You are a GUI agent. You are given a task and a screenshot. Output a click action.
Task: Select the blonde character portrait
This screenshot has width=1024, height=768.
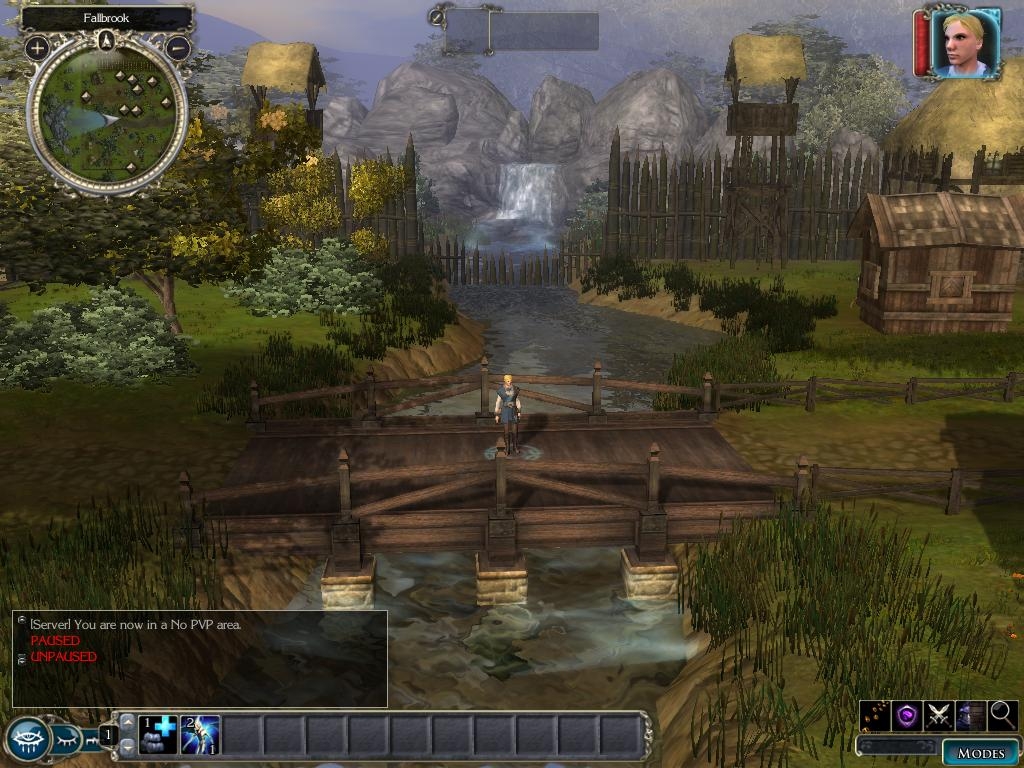coord(964,43)
